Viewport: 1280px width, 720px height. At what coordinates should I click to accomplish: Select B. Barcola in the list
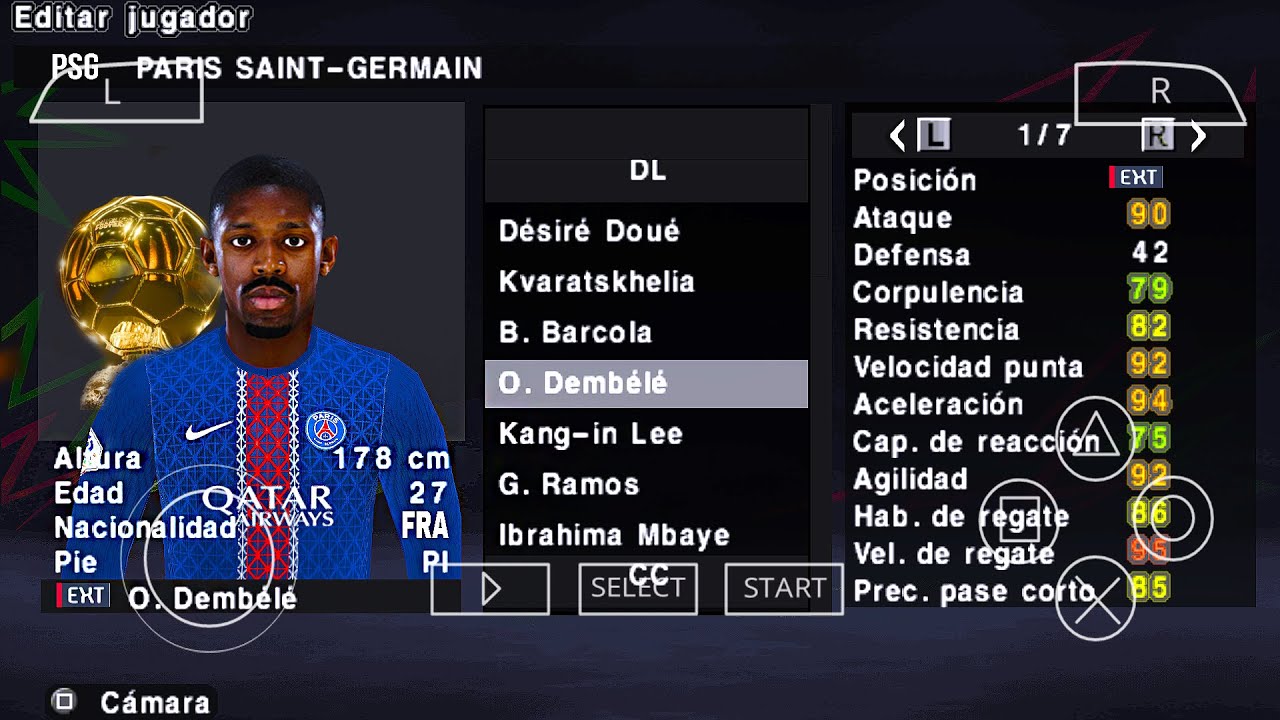pos(575,332)
